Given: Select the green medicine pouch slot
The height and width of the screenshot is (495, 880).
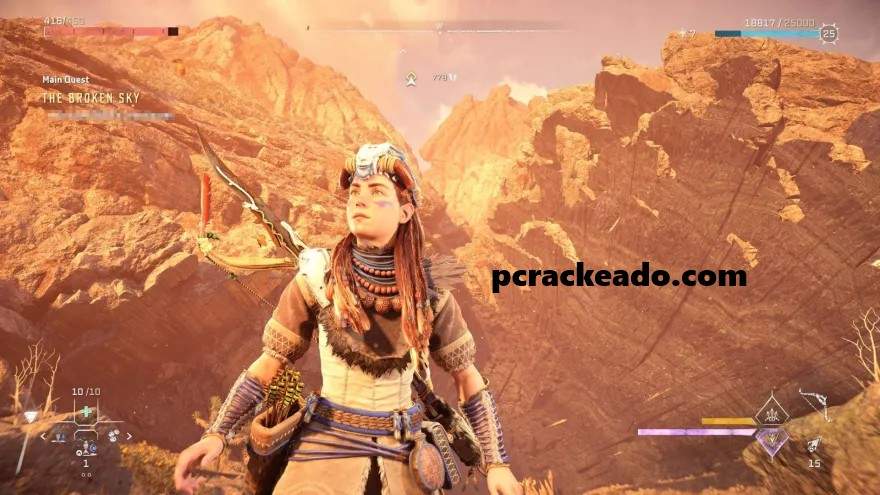Looking at the screenshot, I should [x=87, y=411].
